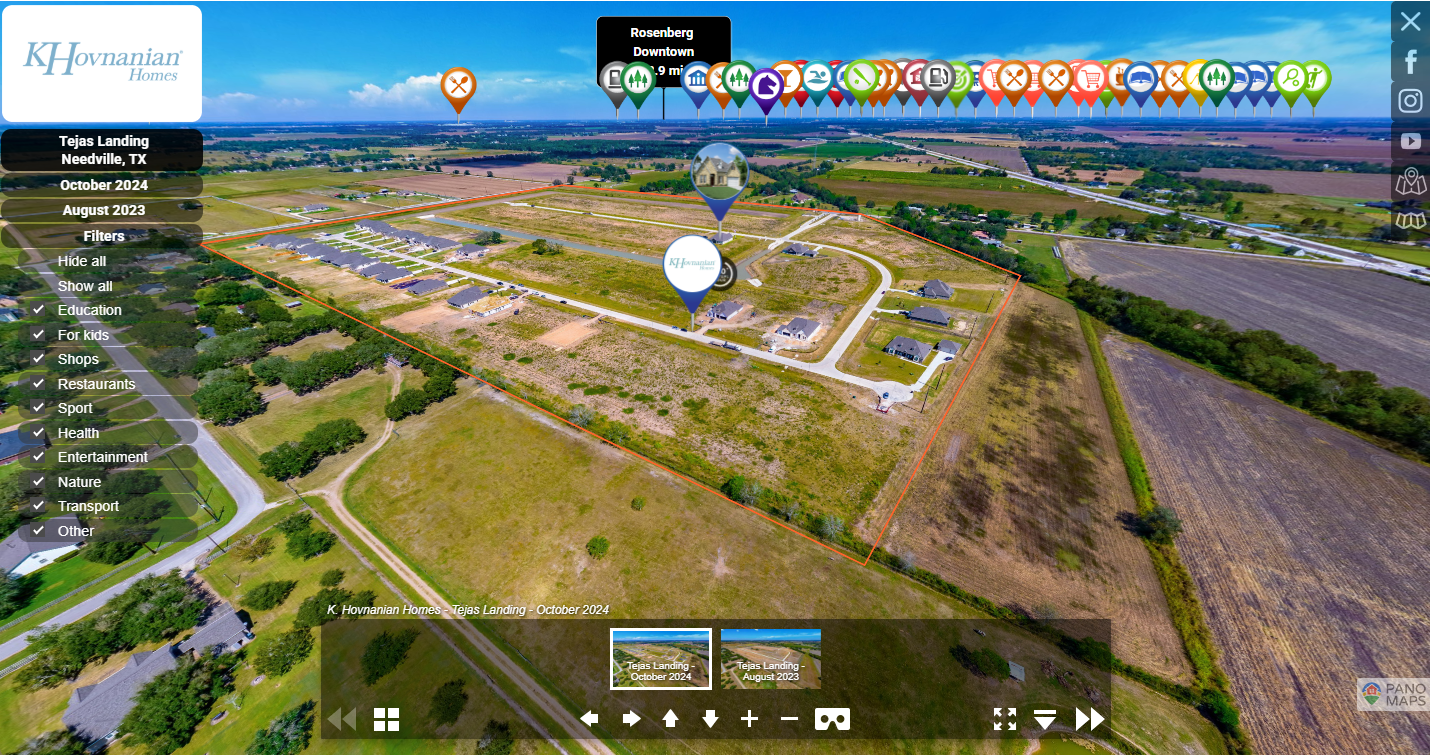
Task: Activate the VR headset mode
Action: tap(832, 718)
